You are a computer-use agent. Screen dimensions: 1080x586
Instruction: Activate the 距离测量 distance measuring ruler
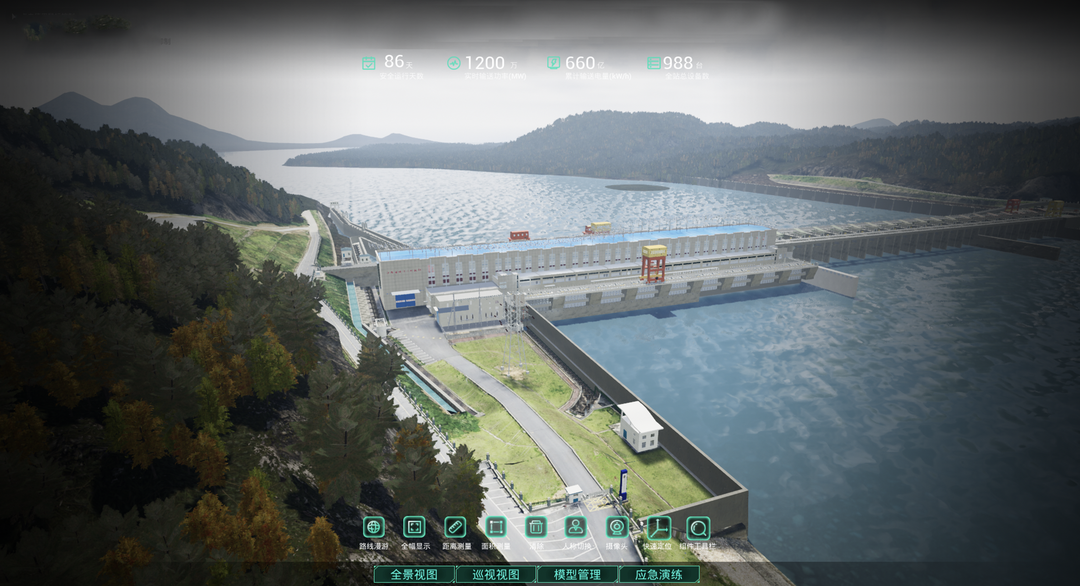[455, 527]
